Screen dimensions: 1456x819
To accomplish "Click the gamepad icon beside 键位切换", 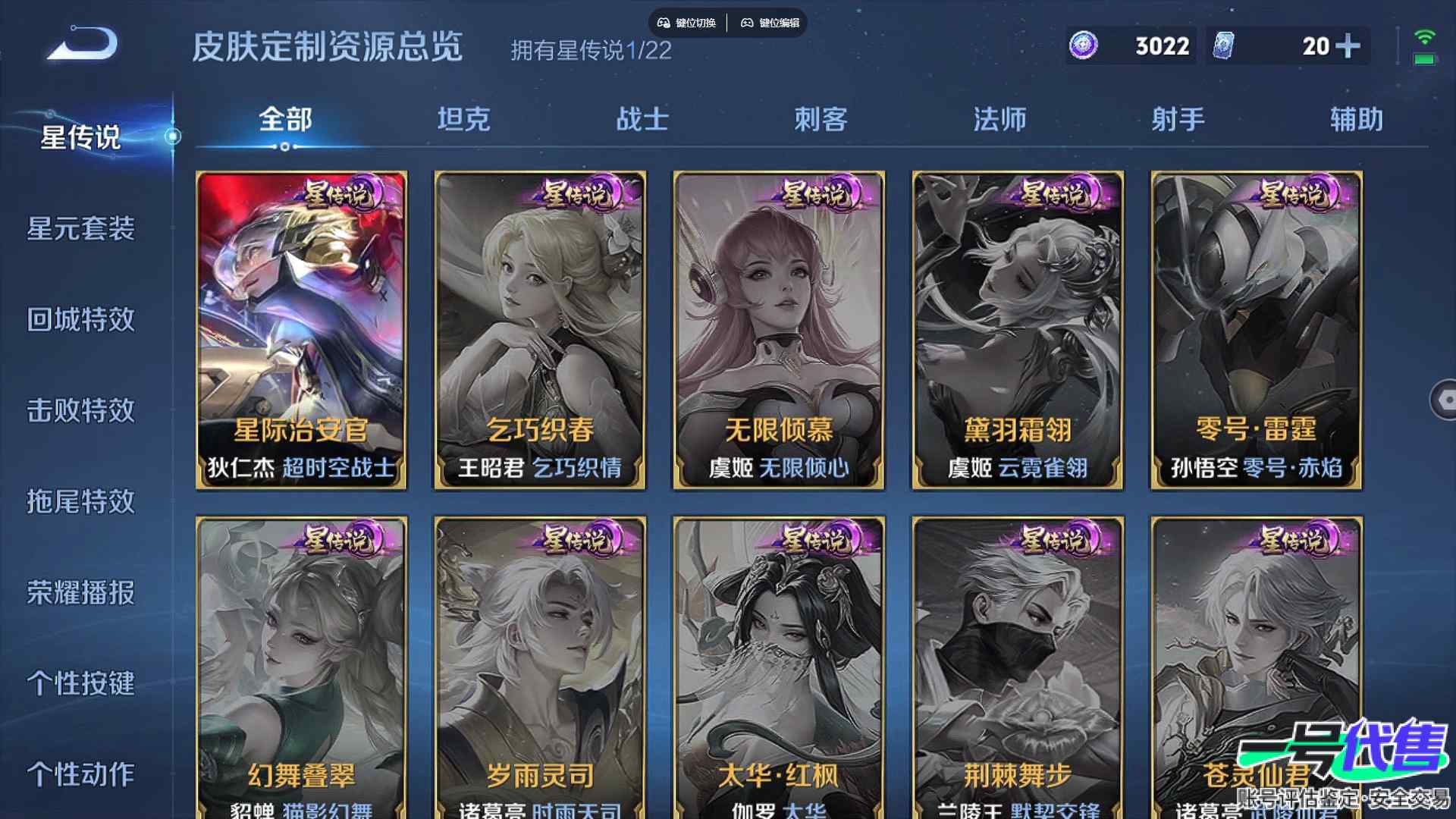I will 663,23.
